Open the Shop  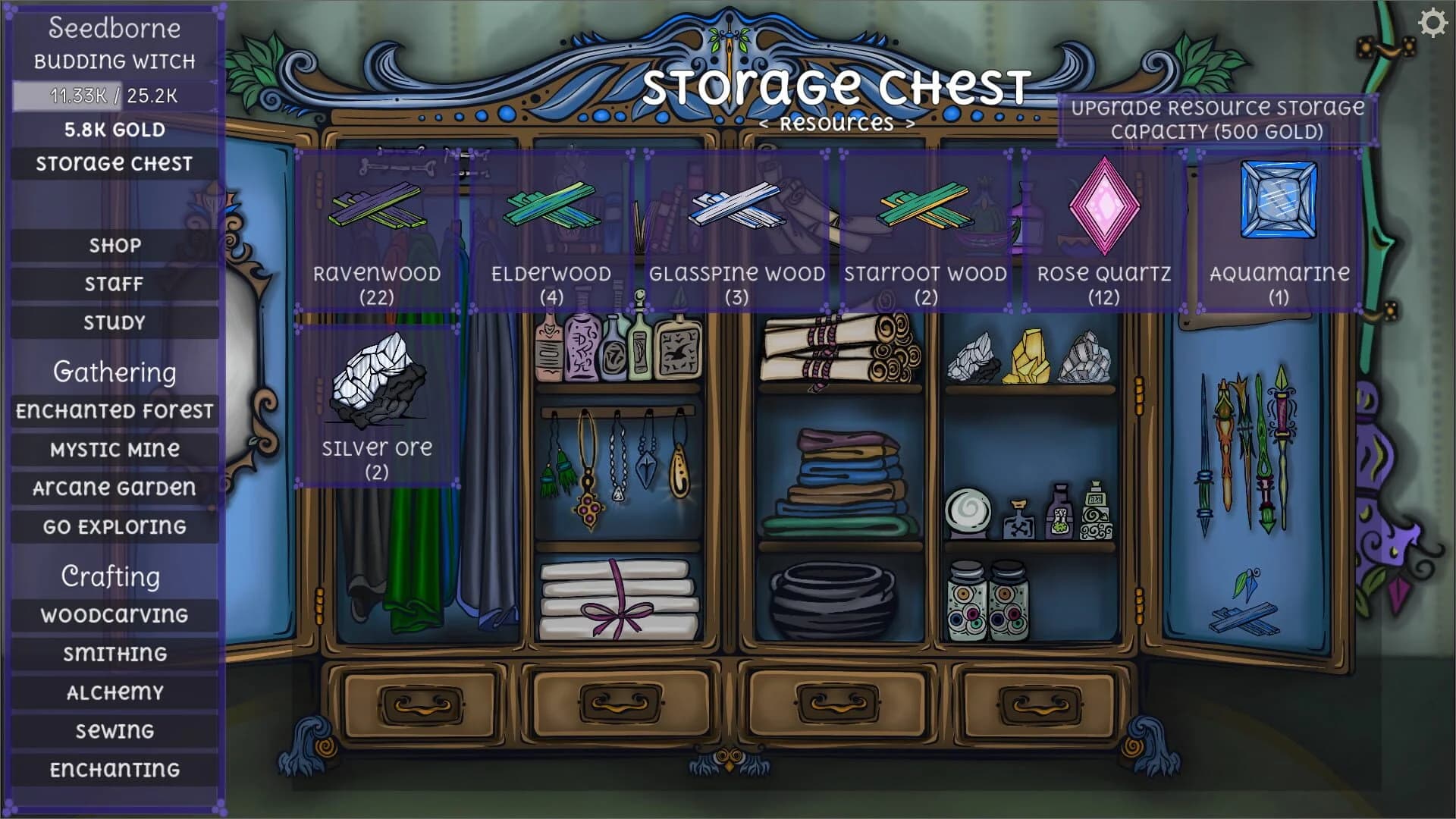tap(114, 244)
